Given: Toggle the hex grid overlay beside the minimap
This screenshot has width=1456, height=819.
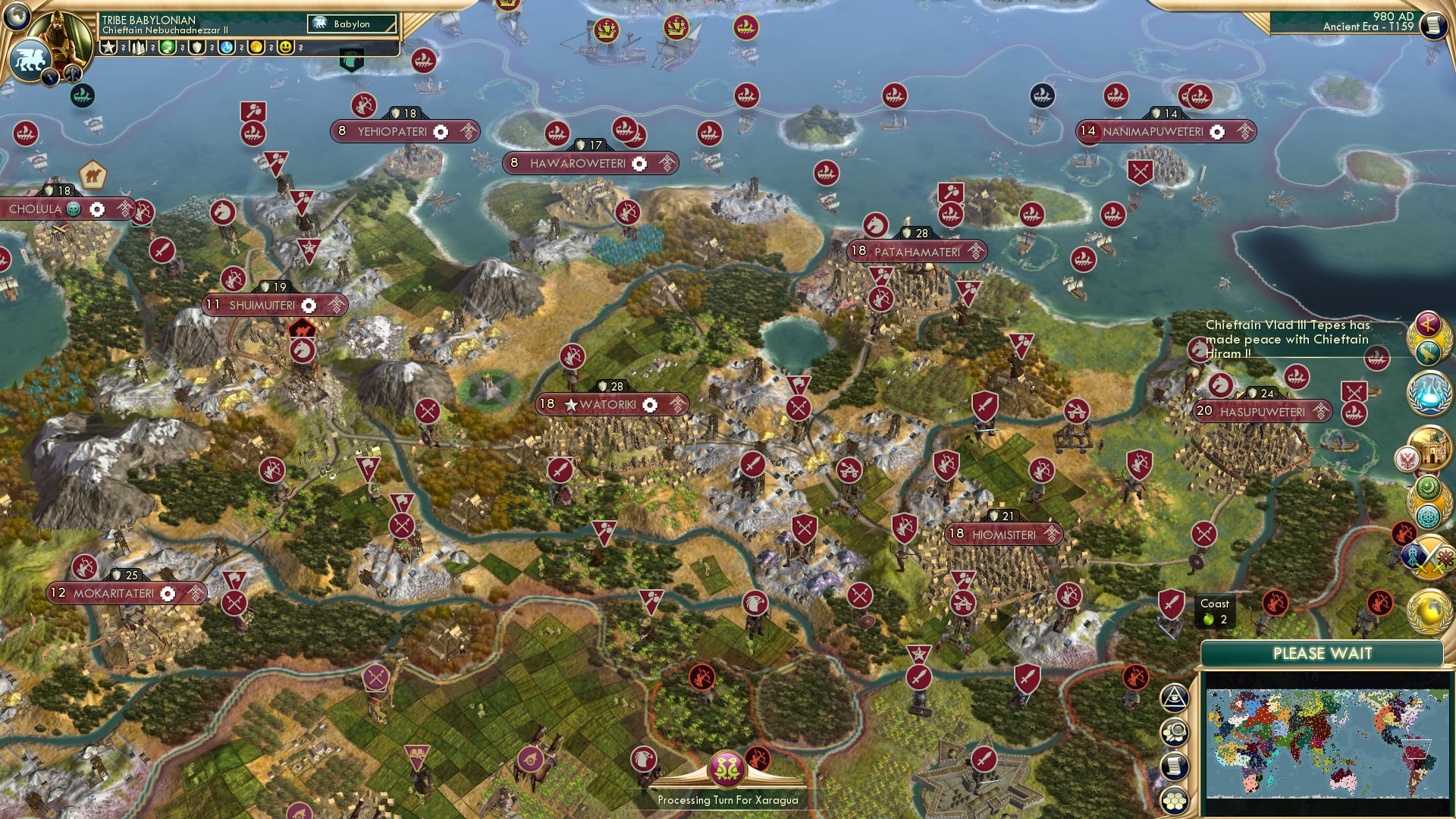Looking at the screenshot, I should tap(1175, 800).
